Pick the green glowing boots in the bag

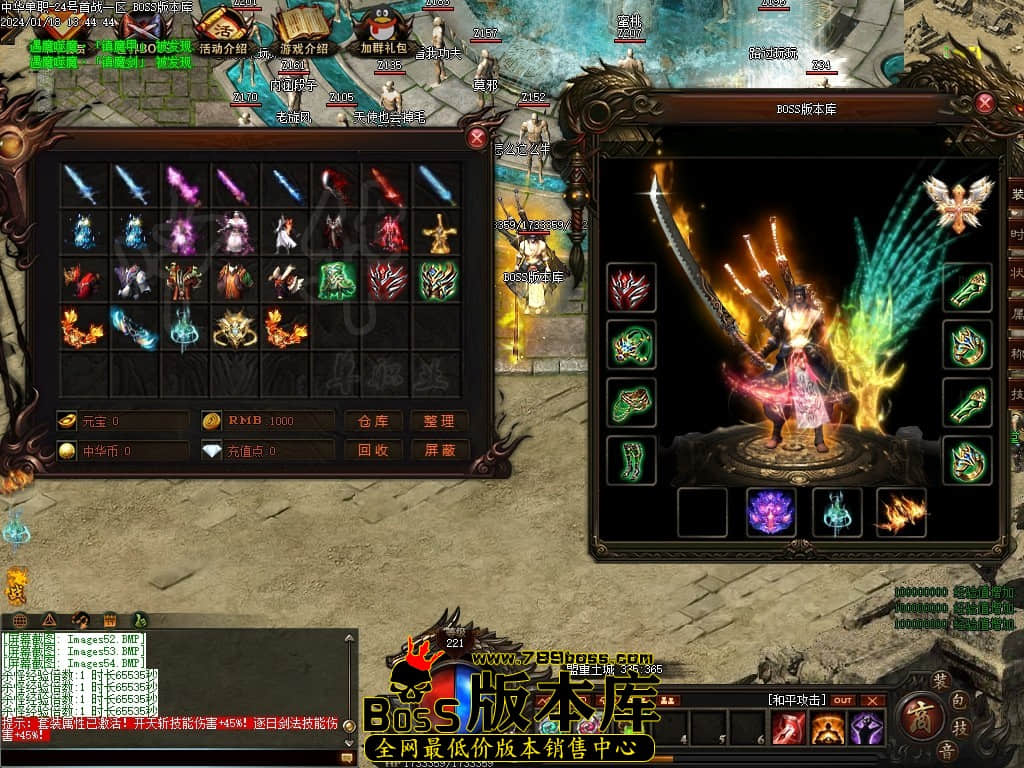click(338, 281)
